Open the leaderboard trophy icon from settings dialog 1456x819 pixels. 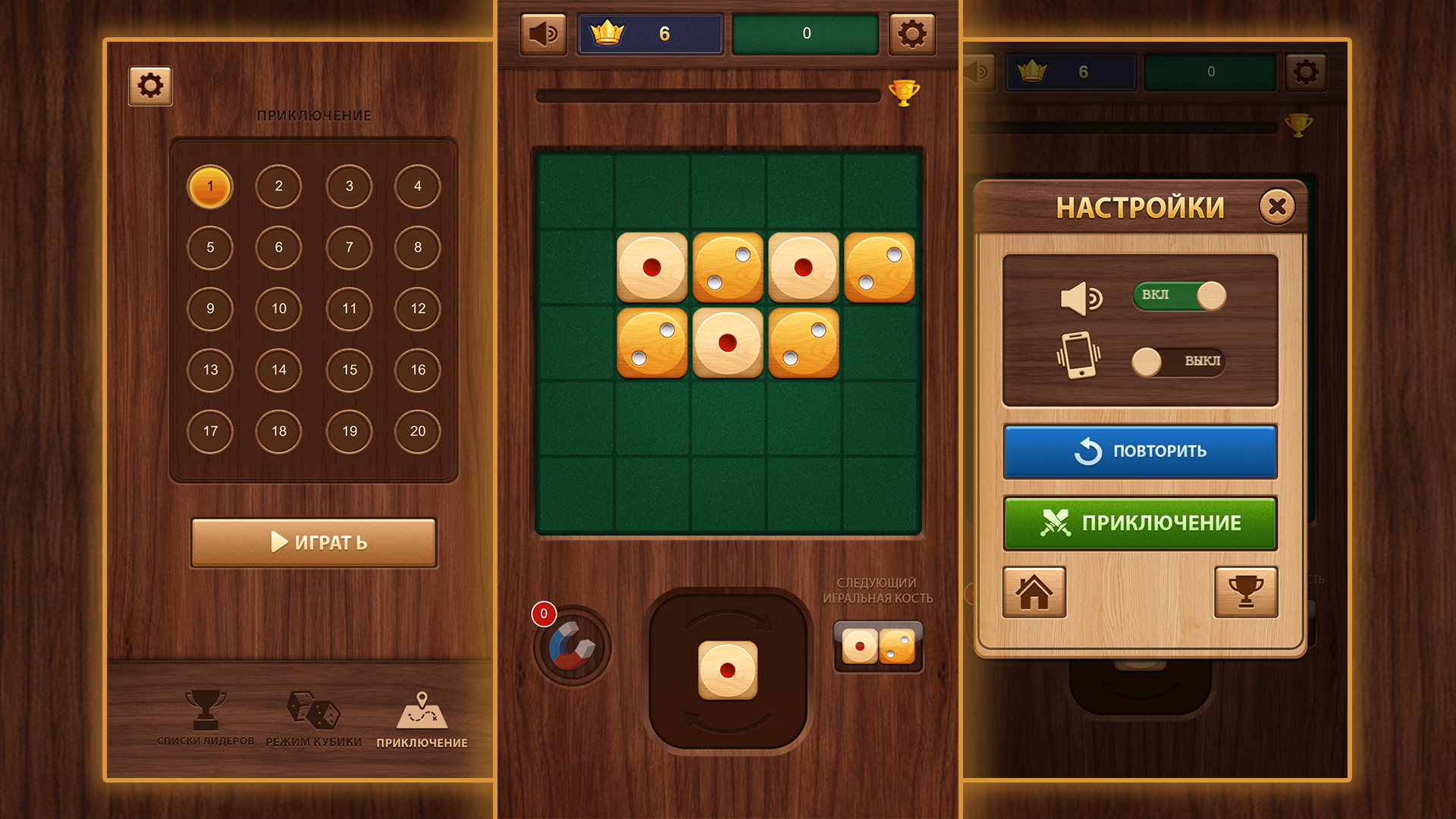pyautogui.click(x=1246, y=592)
